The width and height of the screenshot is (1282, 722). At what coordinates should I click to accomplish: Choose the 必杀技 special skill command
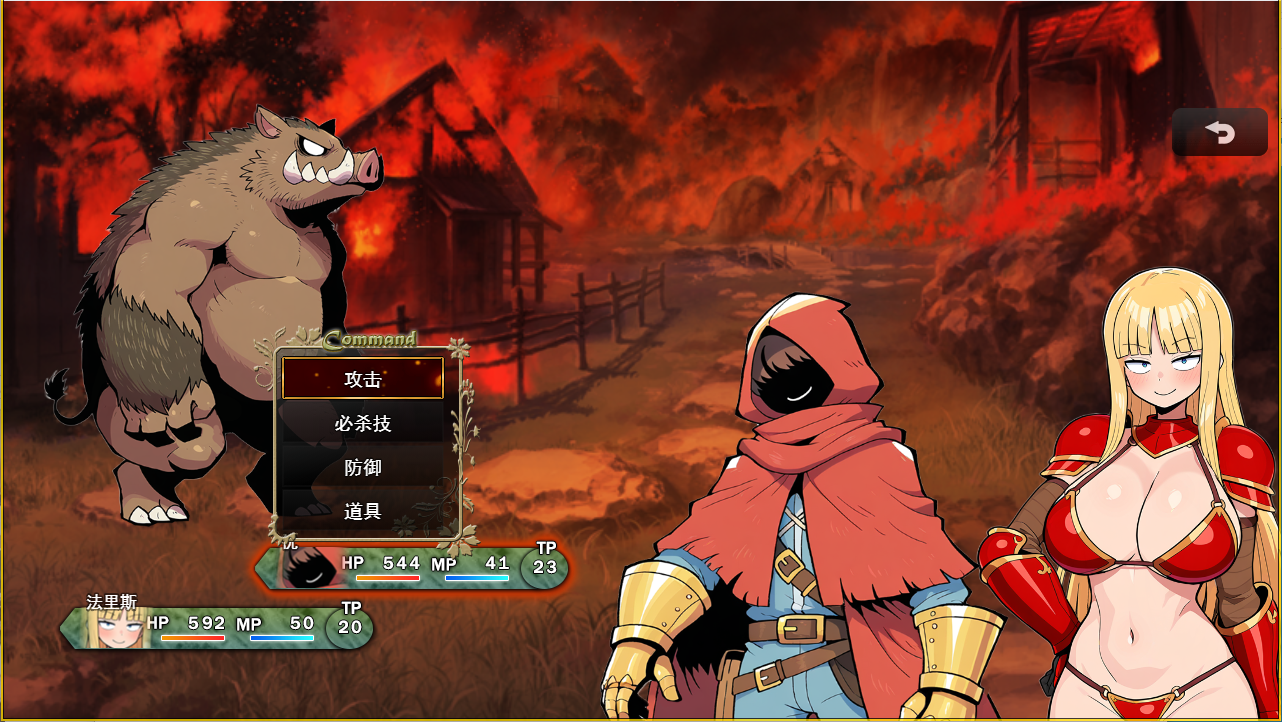click(x=362, y=423)
